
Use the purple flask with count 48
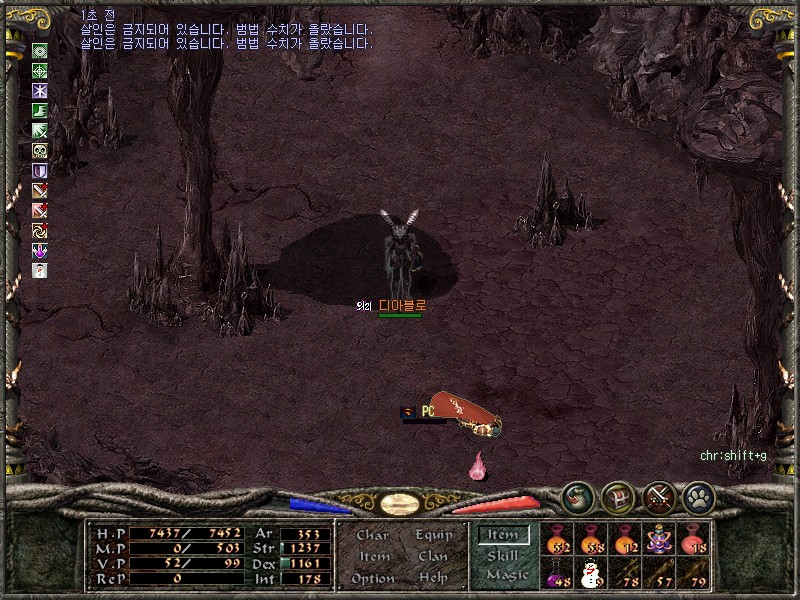coord(557,574)
